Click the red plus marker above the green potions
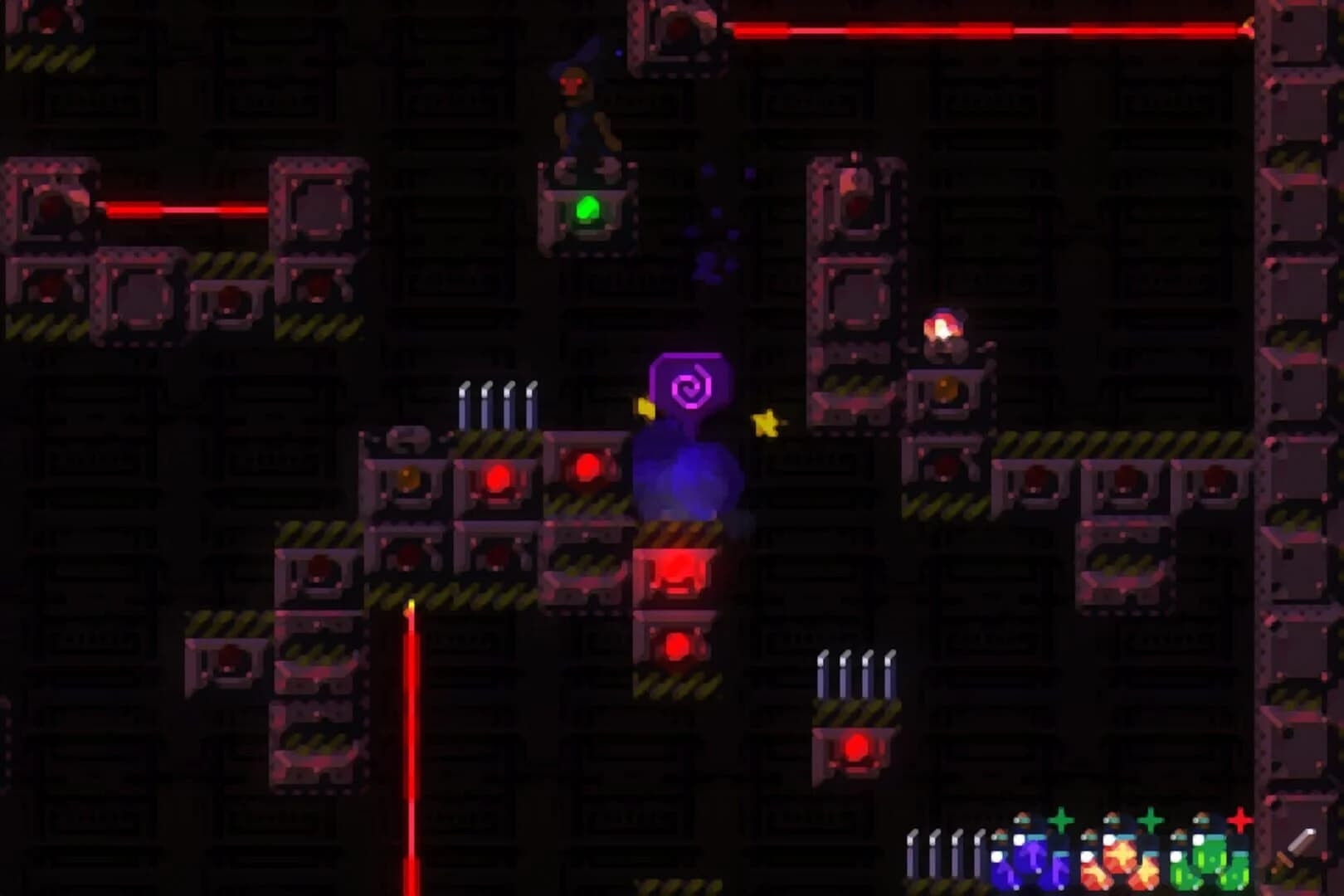The width and height of the screenshot is (1344, 896). [1239, 821]
